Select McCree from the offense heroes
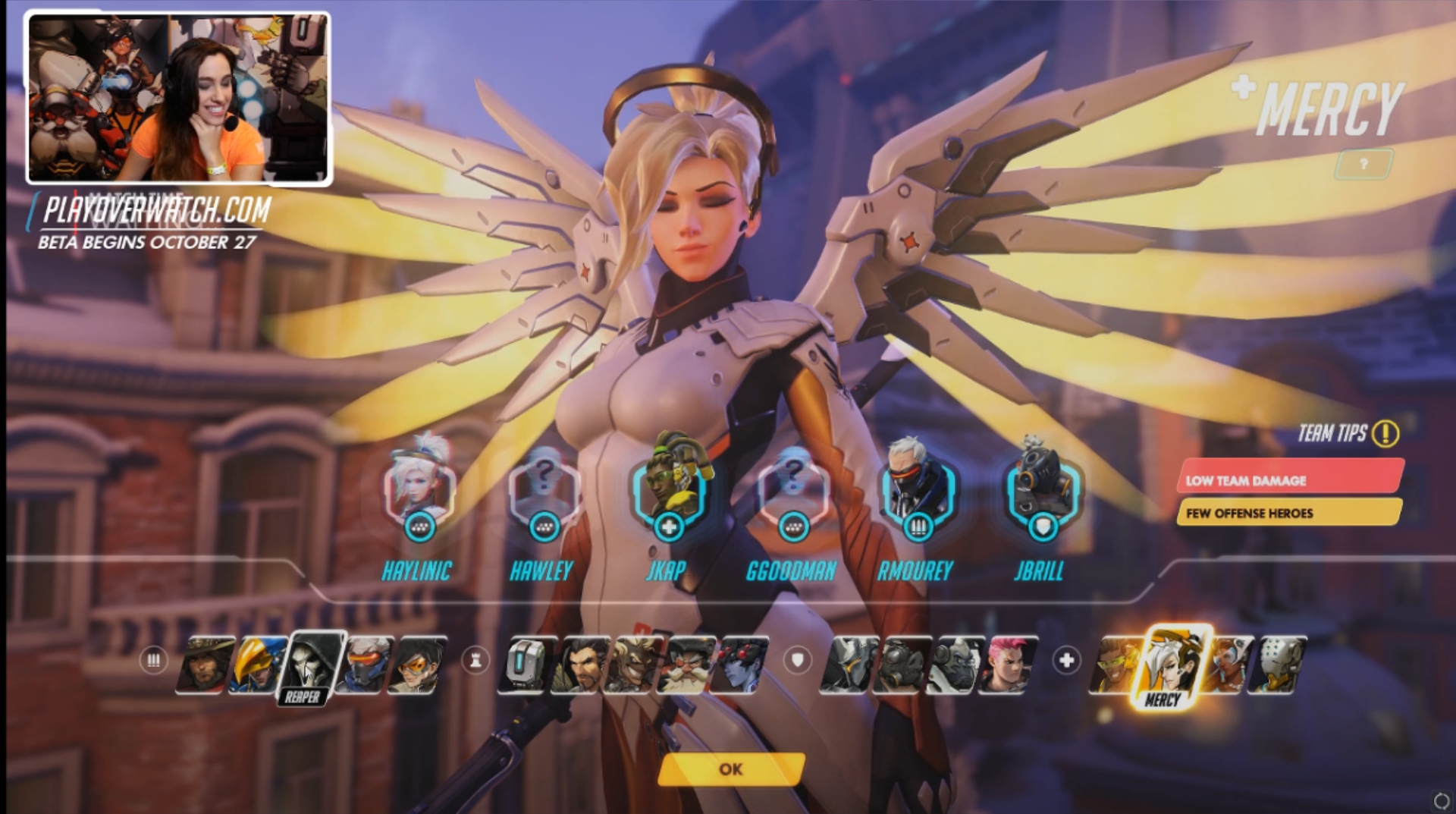Viewport: 1456px width, 814px height. coord(205,665)
